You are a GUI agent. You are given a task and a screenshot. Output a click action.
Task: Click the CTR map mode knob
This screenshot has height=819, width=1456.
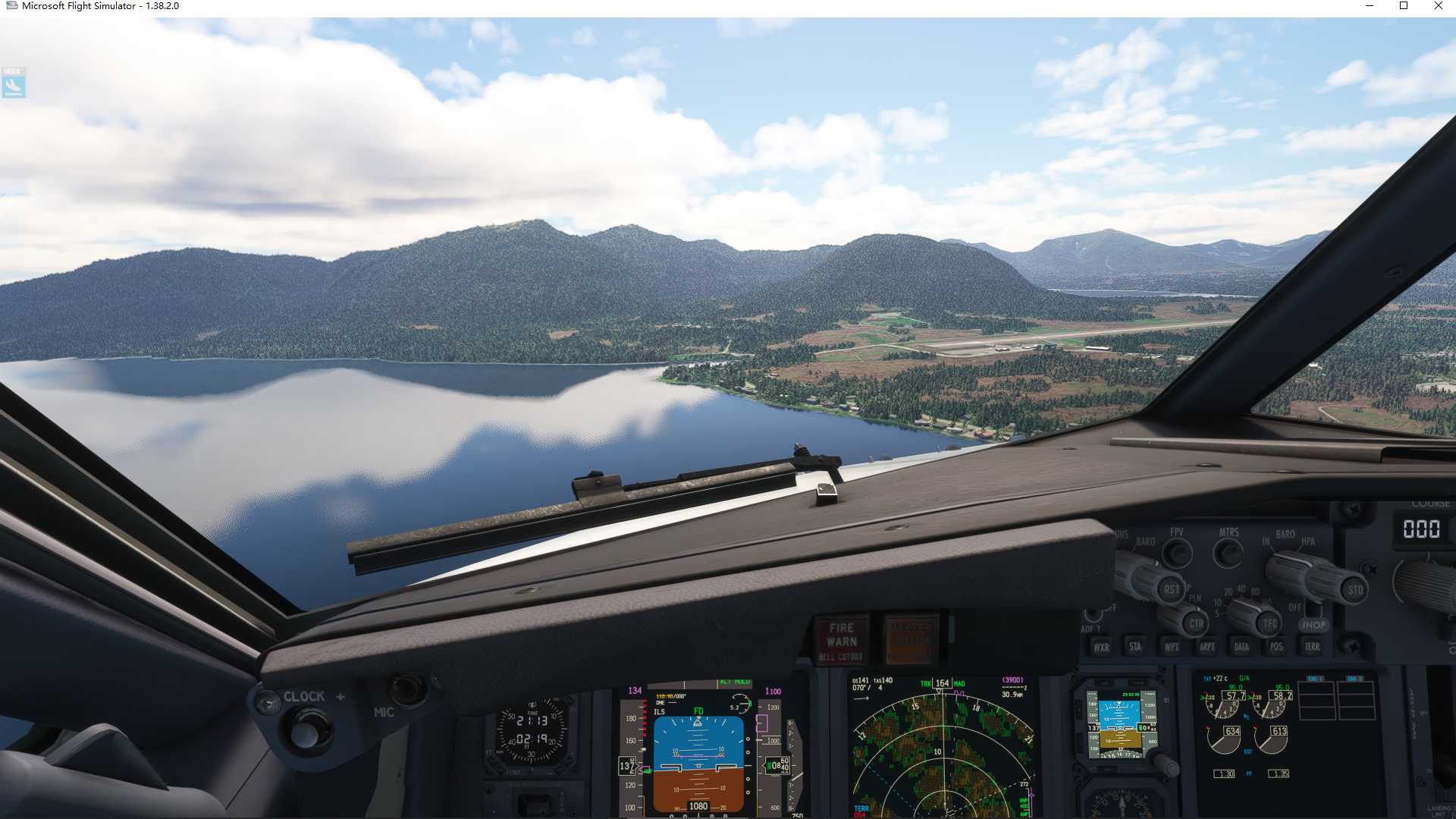pos(1196,623)
